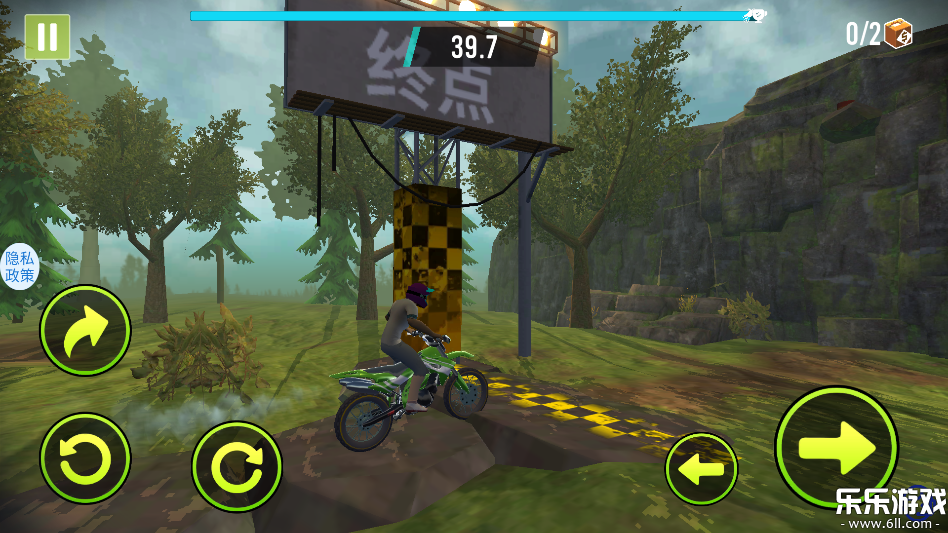The height and width of the screenshot is (533, 948).
Task: Tap the curved arrow jump button
Action: tap(85, 330)
